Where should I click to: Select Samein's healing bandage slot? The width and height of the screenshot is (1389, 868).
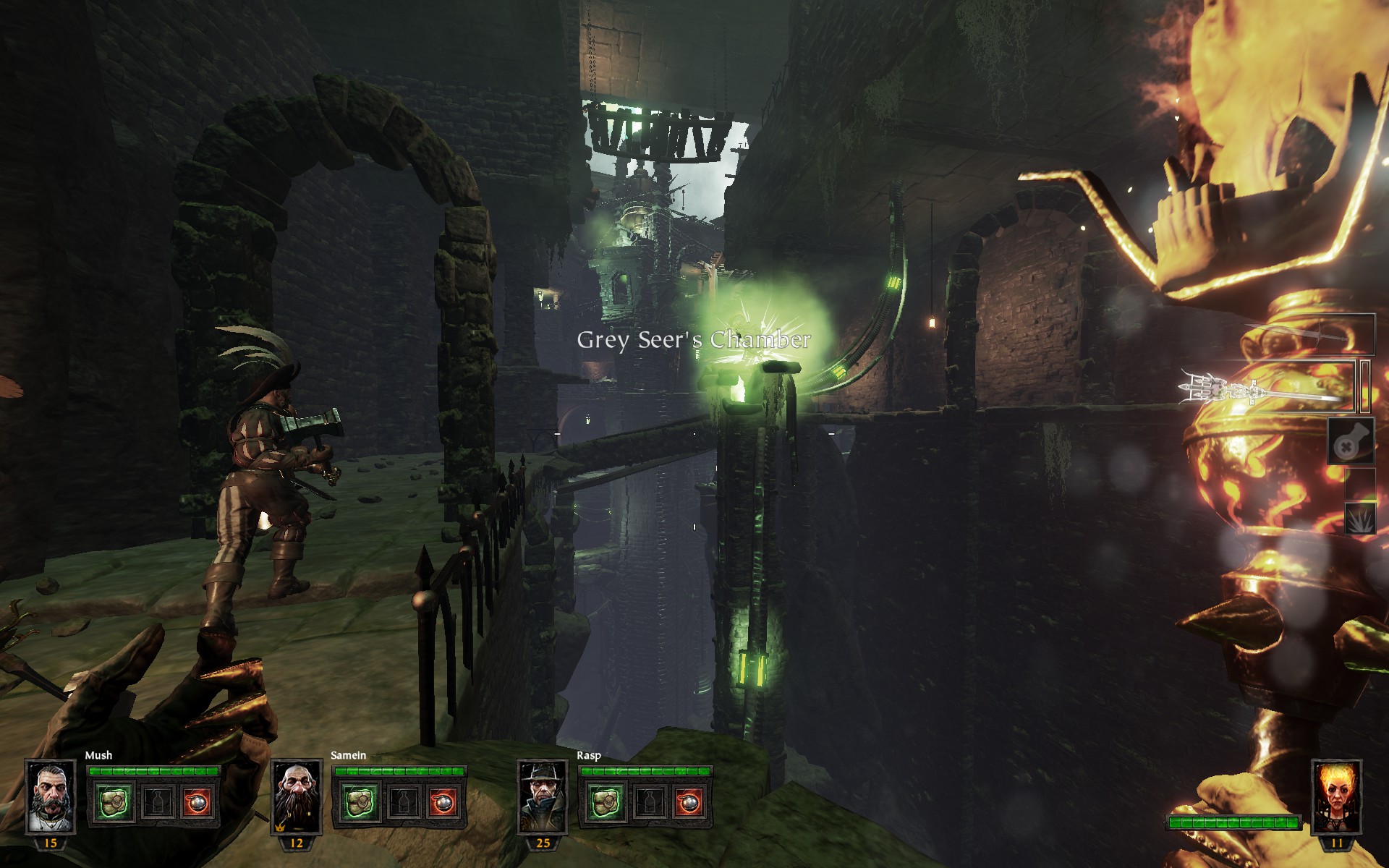pyautogui.click(x=360, y=803)
